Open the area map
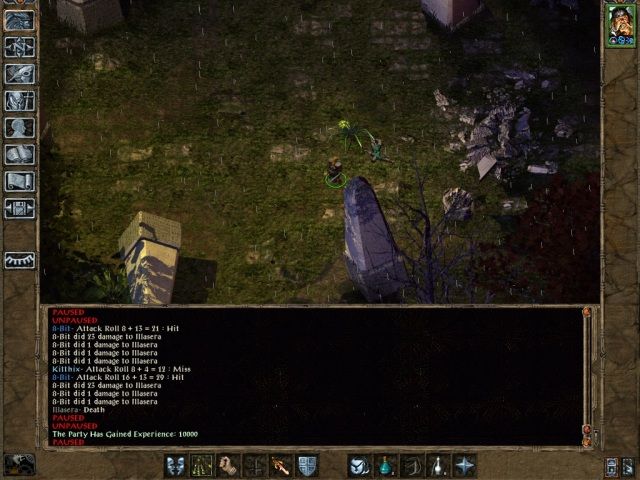Viewport: 640px width, 480px height. point(19,47)
